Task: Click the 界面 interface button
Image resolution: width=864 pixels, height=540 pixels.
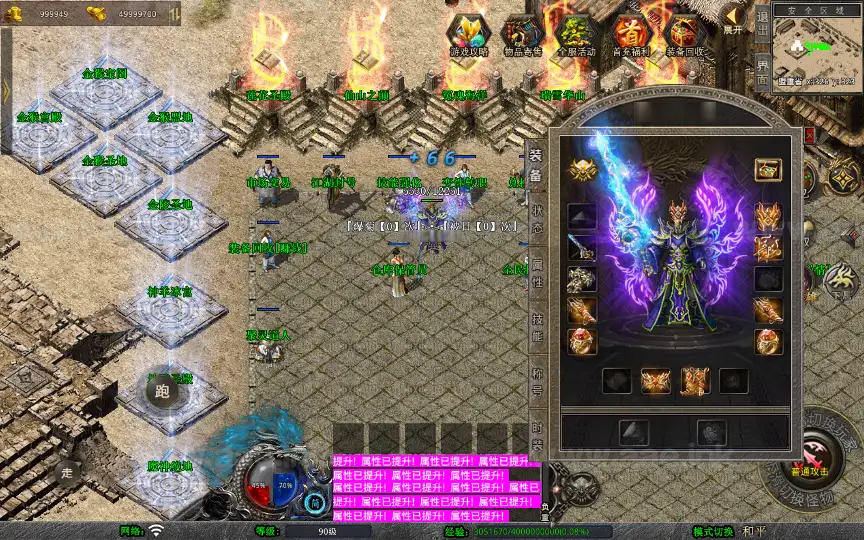Action: [x=762, y=70]
